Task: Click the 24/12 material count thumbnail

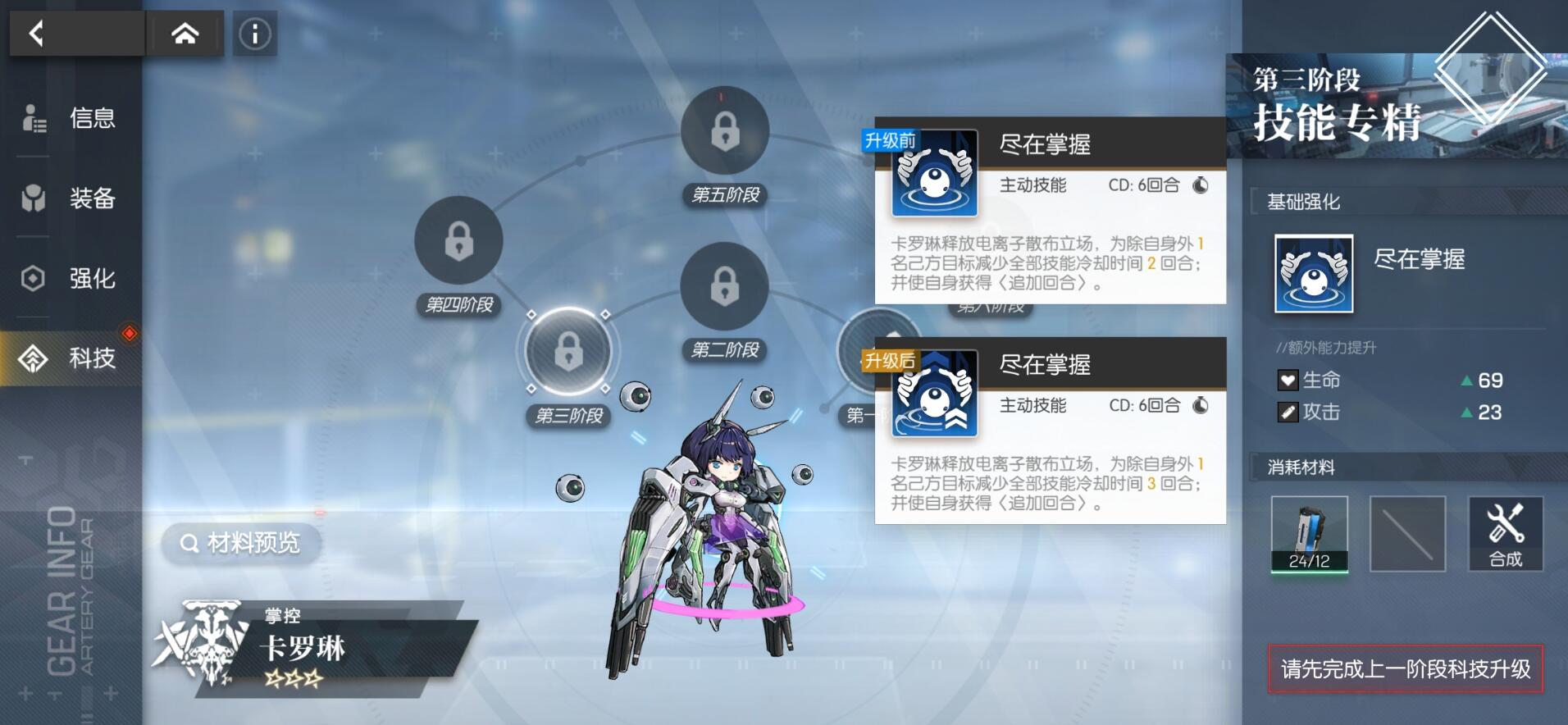Action: [1310, 535]
